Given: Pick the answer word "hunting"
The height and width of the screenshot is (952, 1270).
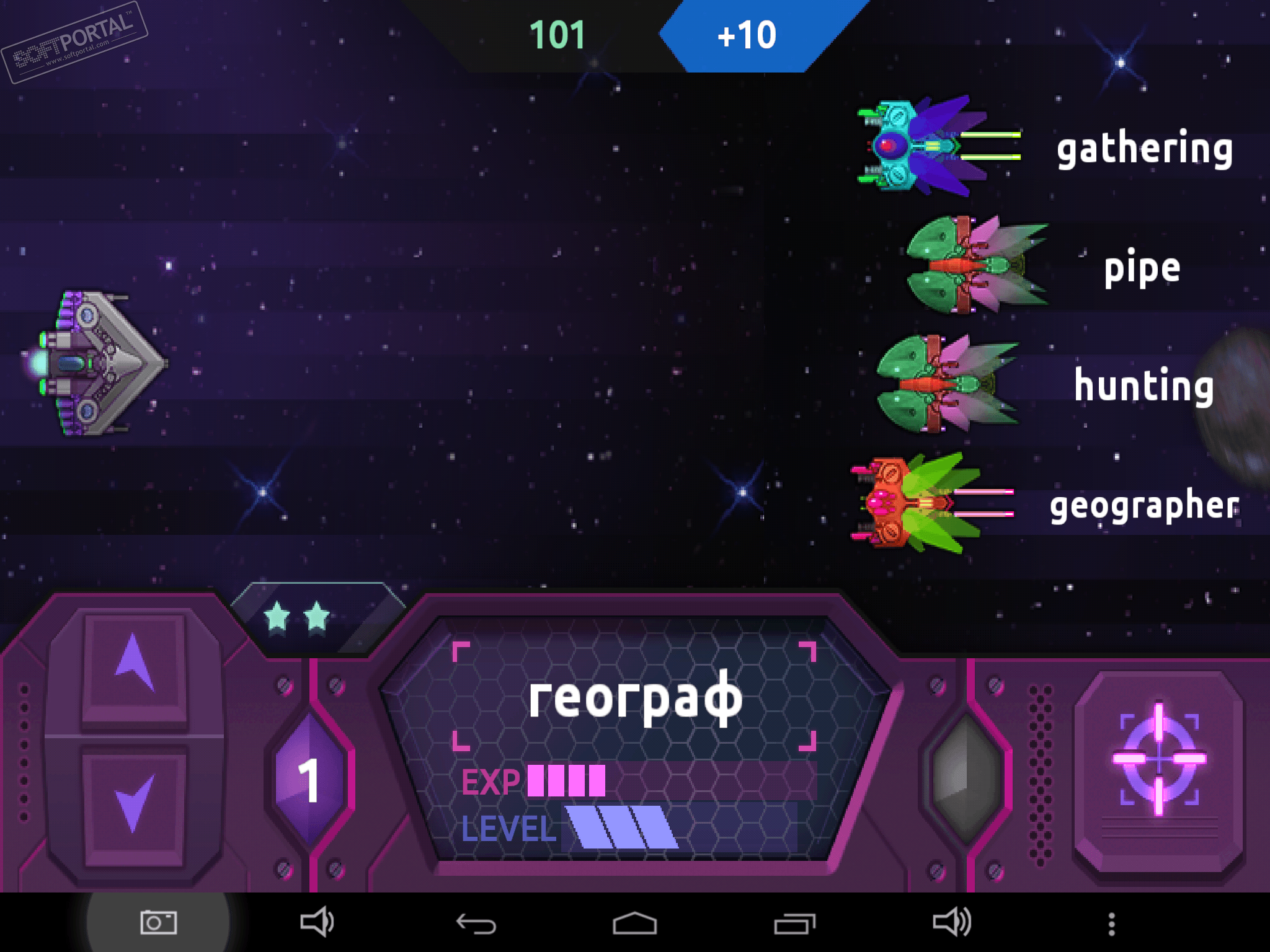Looking at the screenshot, I should click(x=1143, y=386).
